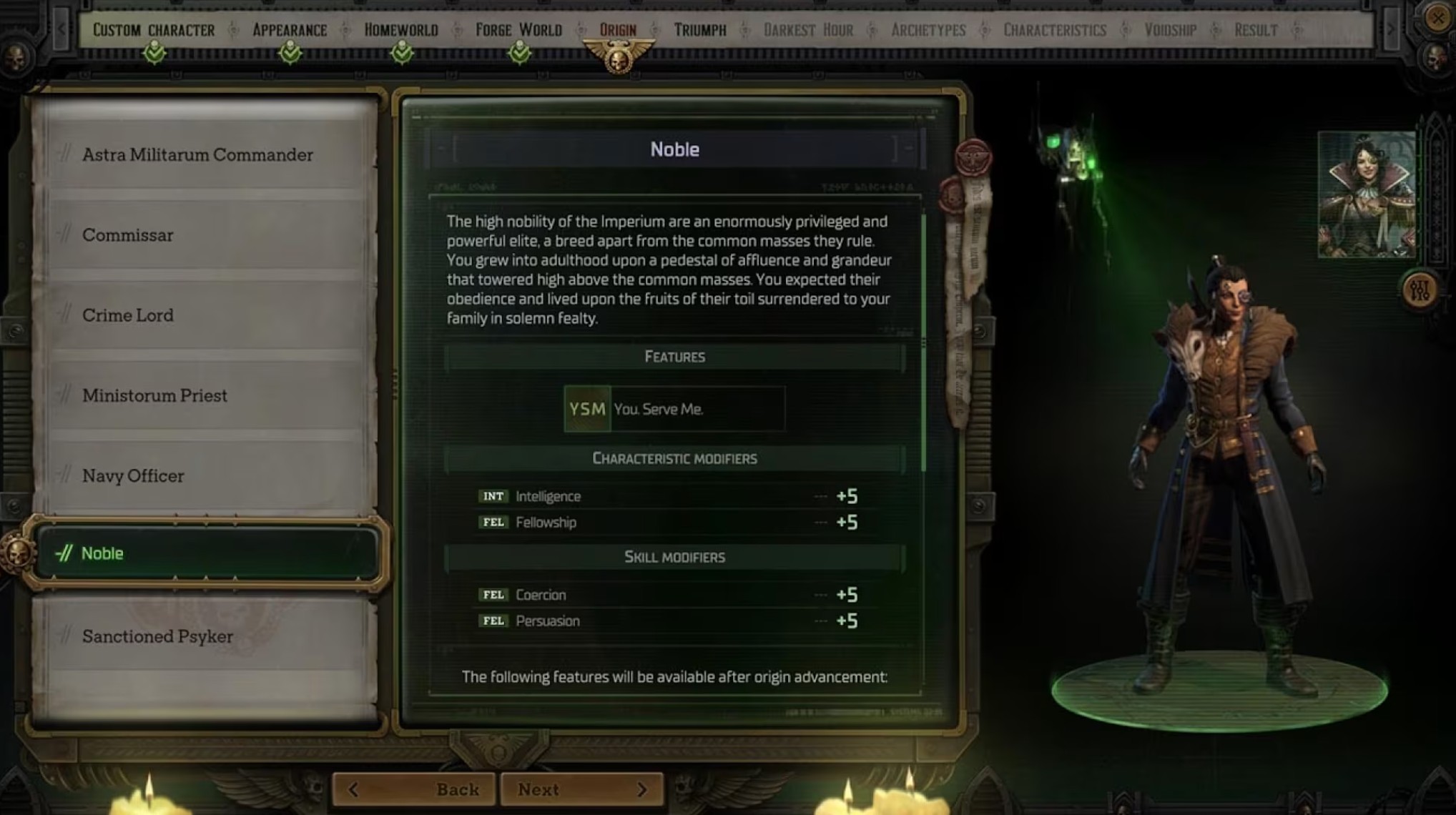Select Ministorum Priest origin
Viewport: 1456px width, 815px height.
tap(154, 395)
